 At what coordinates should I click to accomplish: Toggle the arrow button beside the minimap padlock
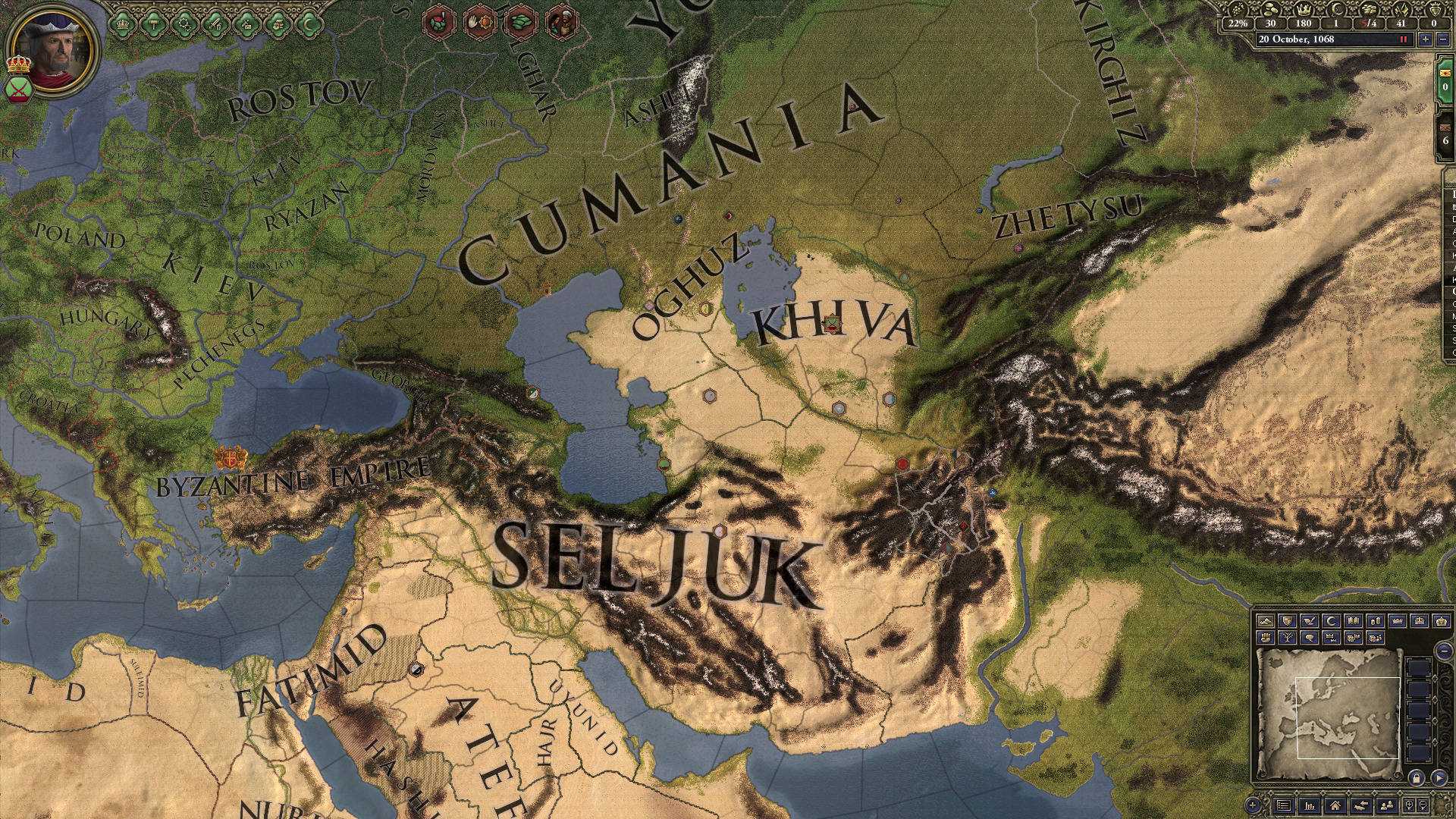[1439, 778]
